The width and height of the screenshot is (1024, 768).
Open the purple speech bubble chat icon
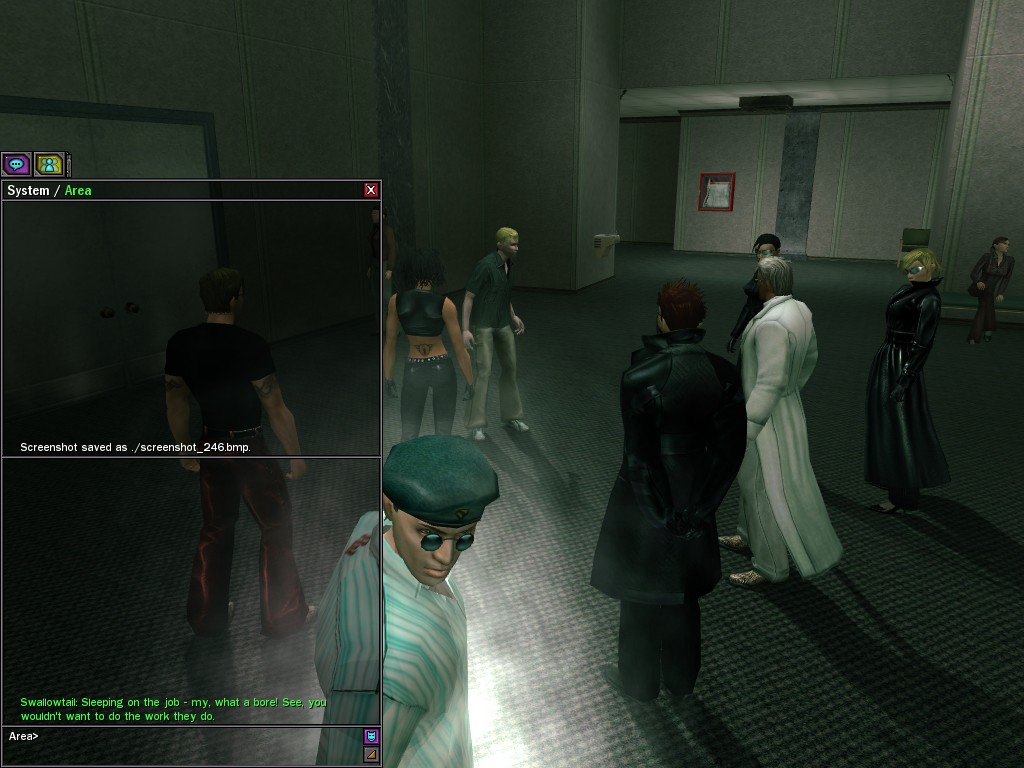tap(16, 164)
